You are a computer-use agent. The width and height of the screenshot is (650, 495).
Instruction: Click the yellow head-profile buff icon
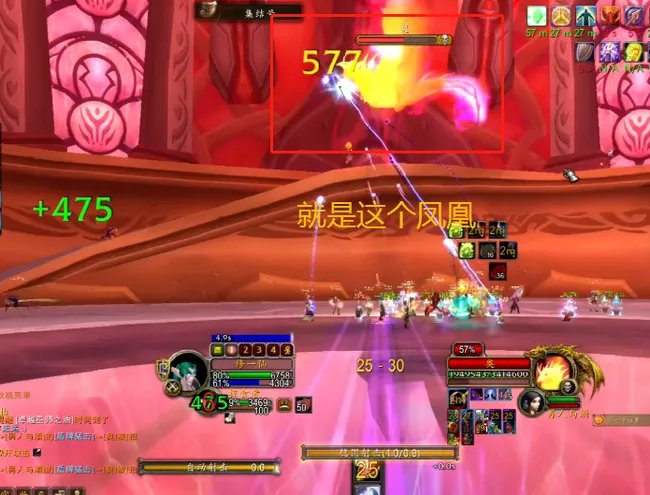click(634, 51)
